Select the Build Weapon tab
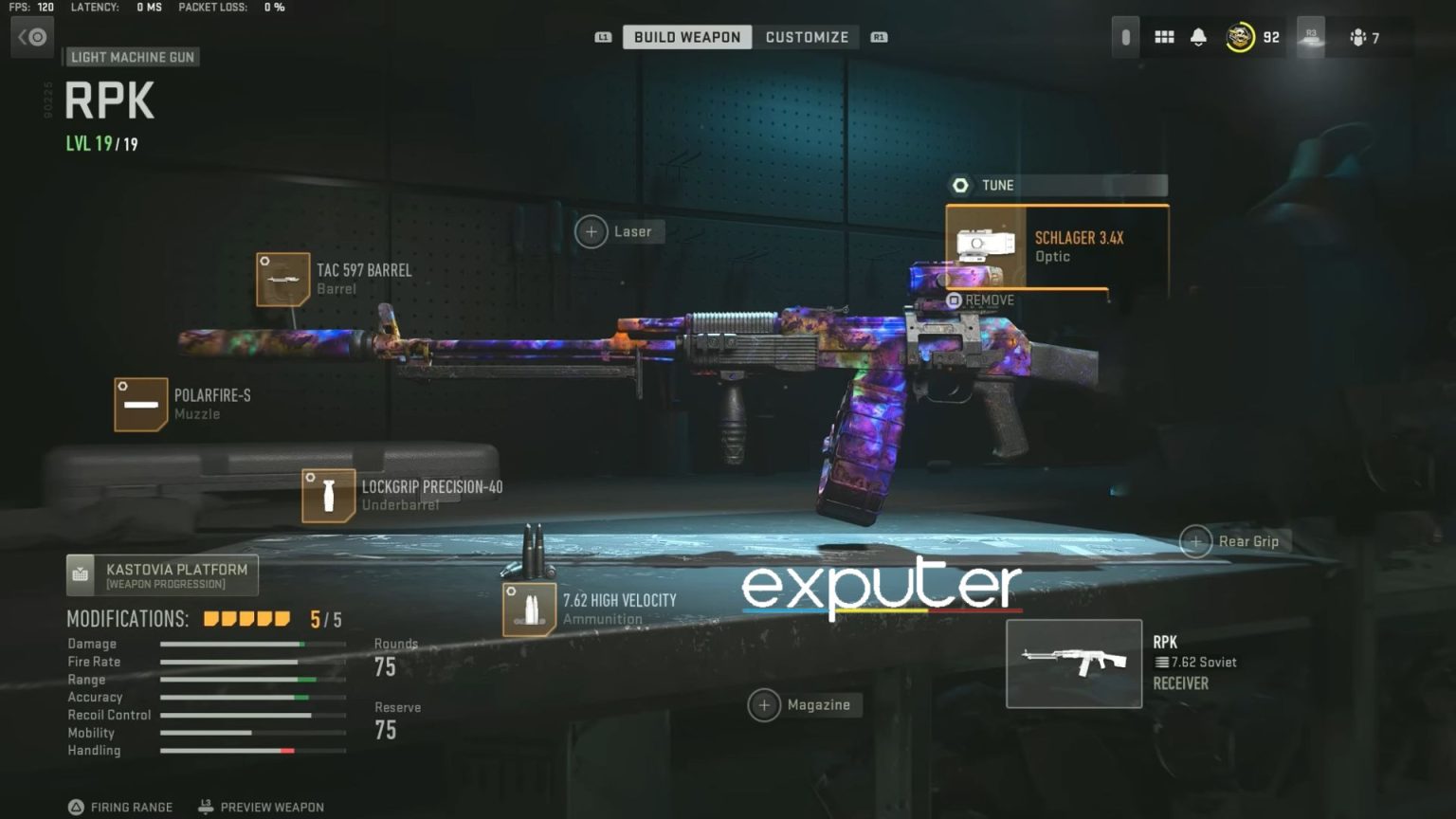The height and width of the screenshot is (819, 1456). pyautogui.click(x=685, y=37)
